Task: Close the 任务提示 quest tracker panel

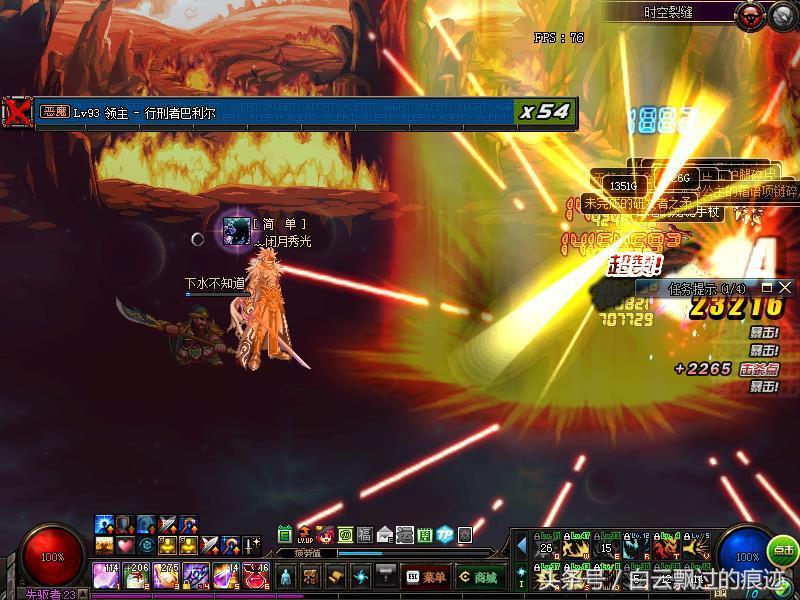Action: [785, 288]
